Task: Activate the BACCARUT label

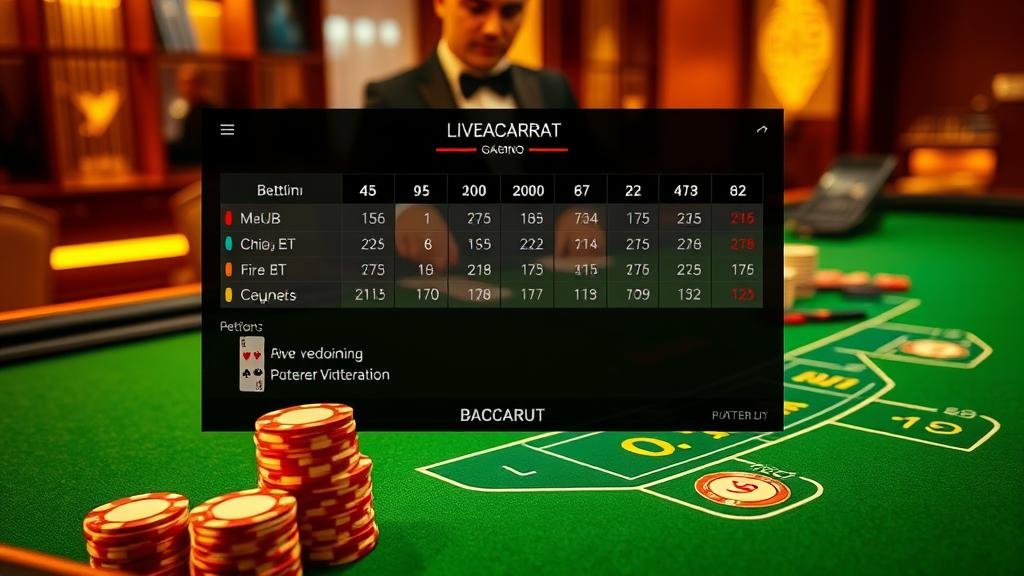Action: pyautogui.click(x=502, y=415)
